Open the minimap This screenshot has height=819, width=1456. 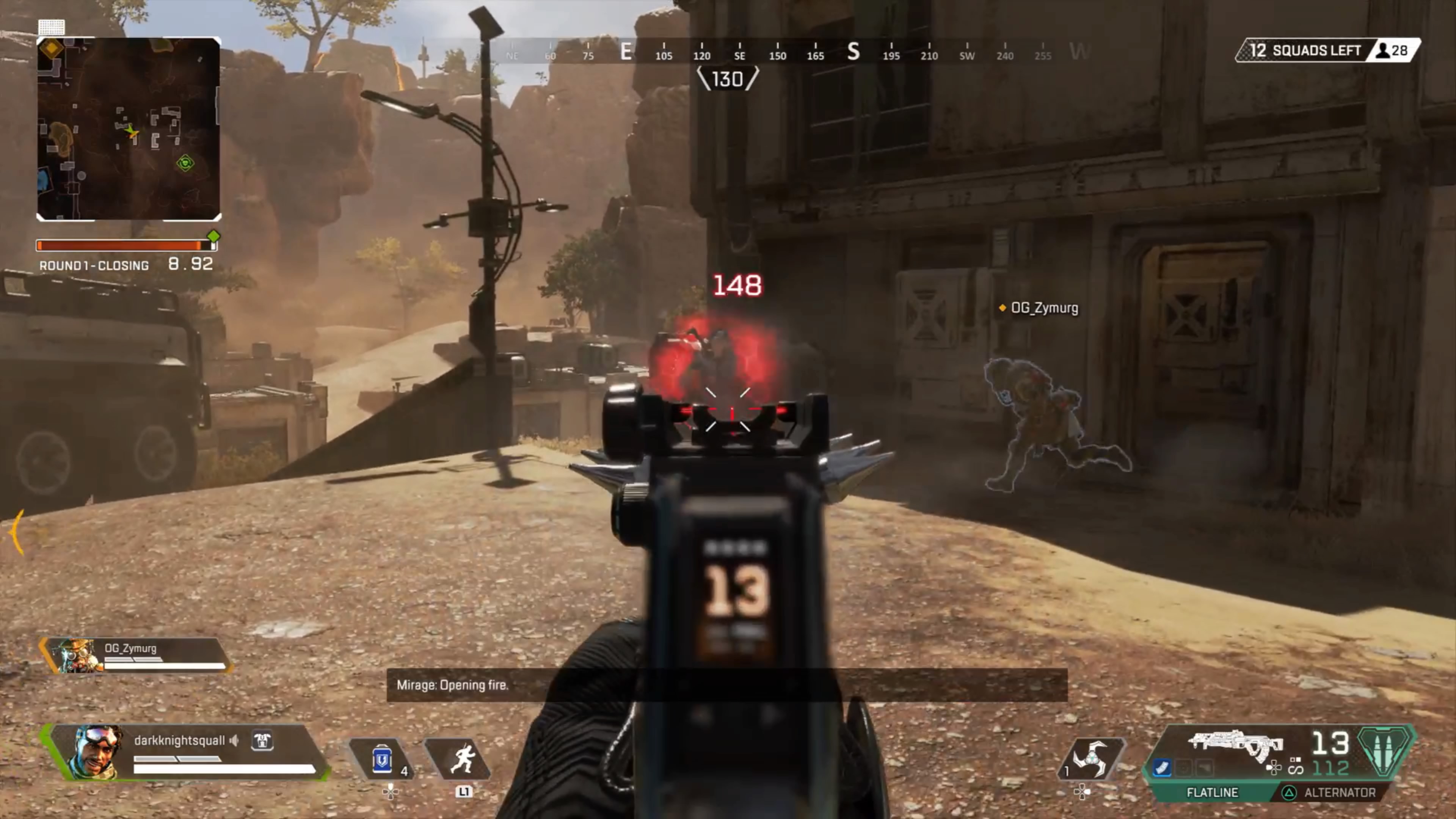128,129
